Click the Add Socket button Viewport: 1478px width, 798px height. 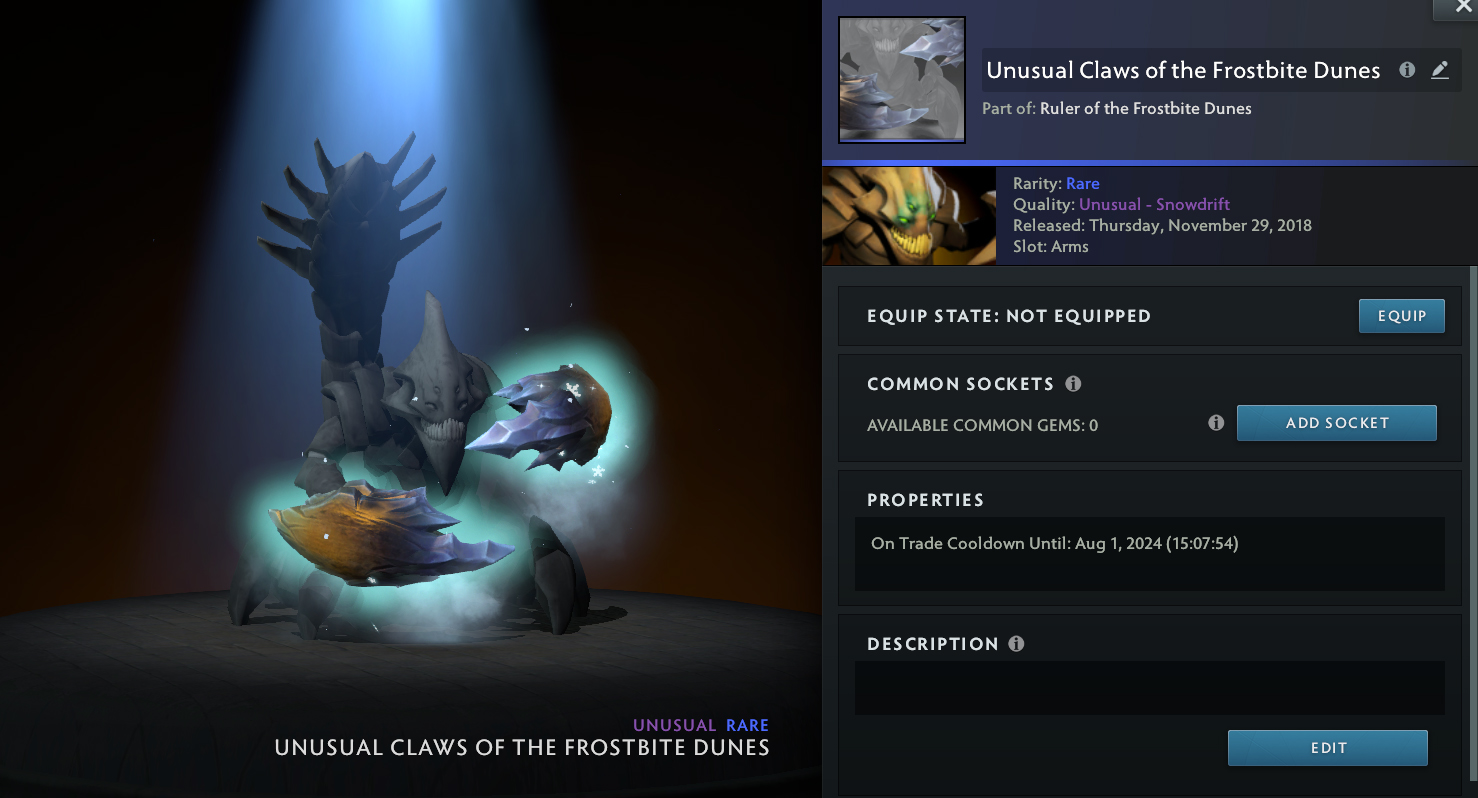(x=1336, y=423)
